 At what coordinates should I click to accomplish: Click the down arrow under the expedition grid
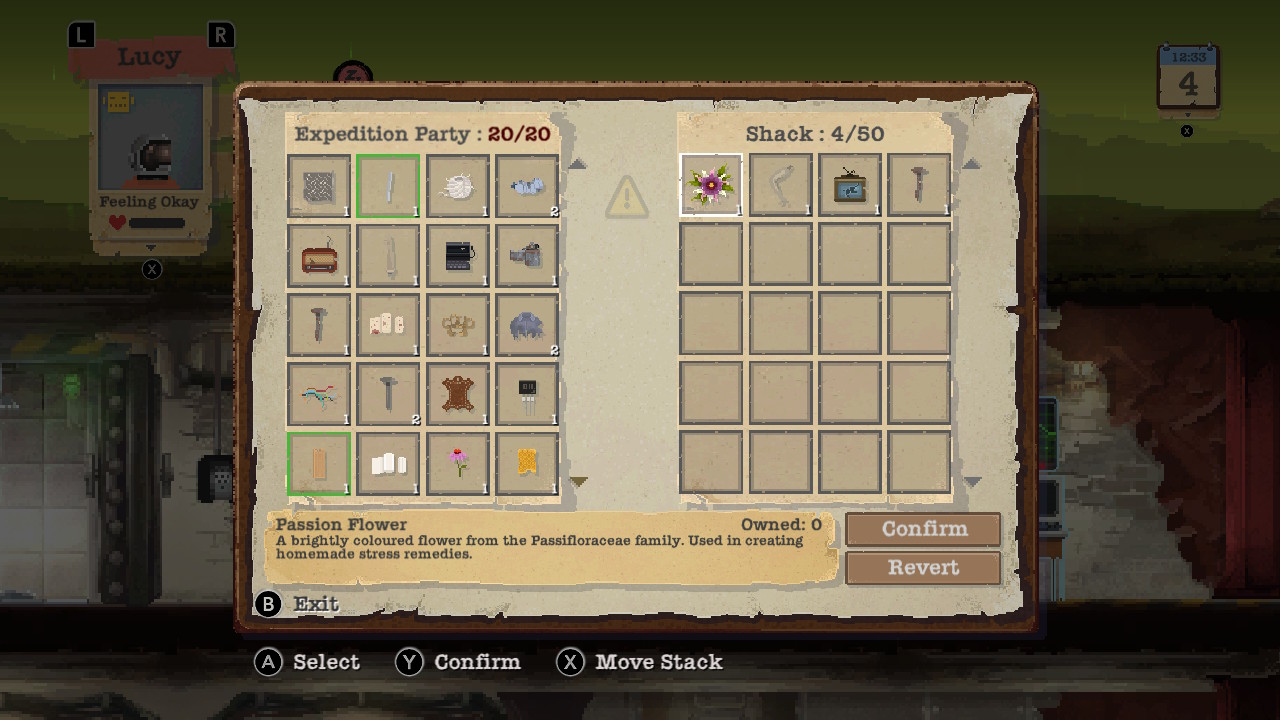(x=577, y=480)
